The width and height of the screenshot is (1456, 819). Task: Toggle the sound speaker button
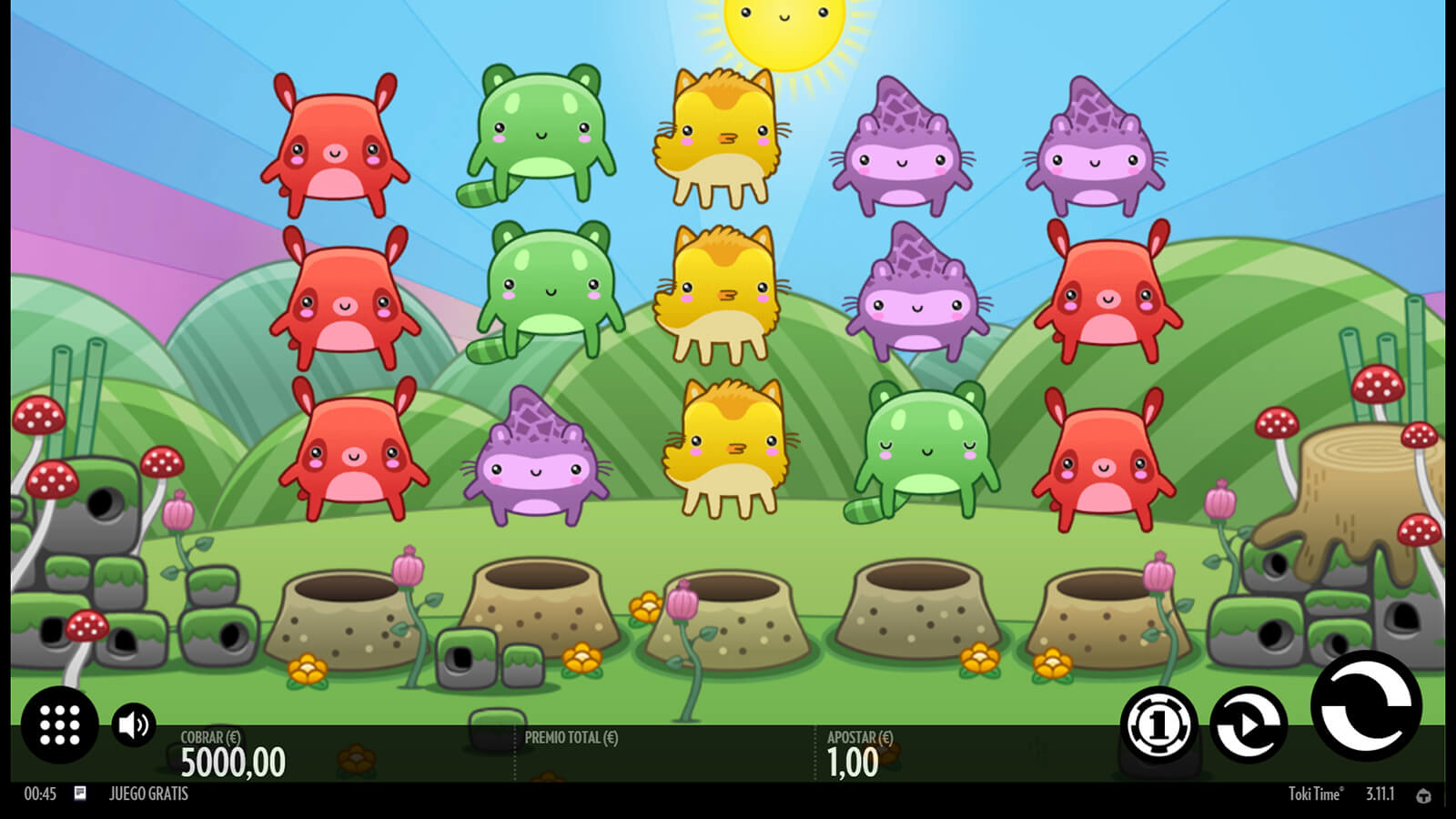coord(134,724)
